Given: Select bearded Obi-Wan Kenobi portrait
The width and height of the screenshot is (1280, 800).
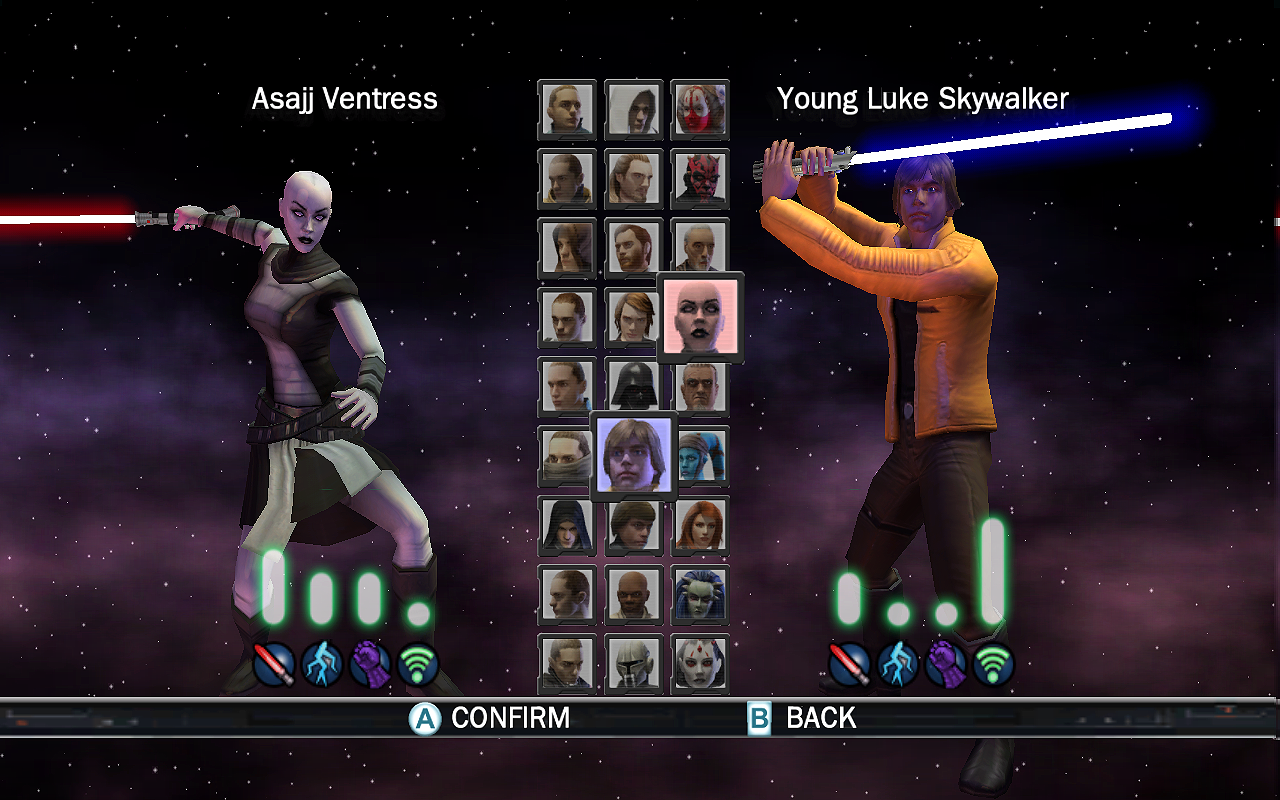Looking at the screenshot, I should point(634,247).
